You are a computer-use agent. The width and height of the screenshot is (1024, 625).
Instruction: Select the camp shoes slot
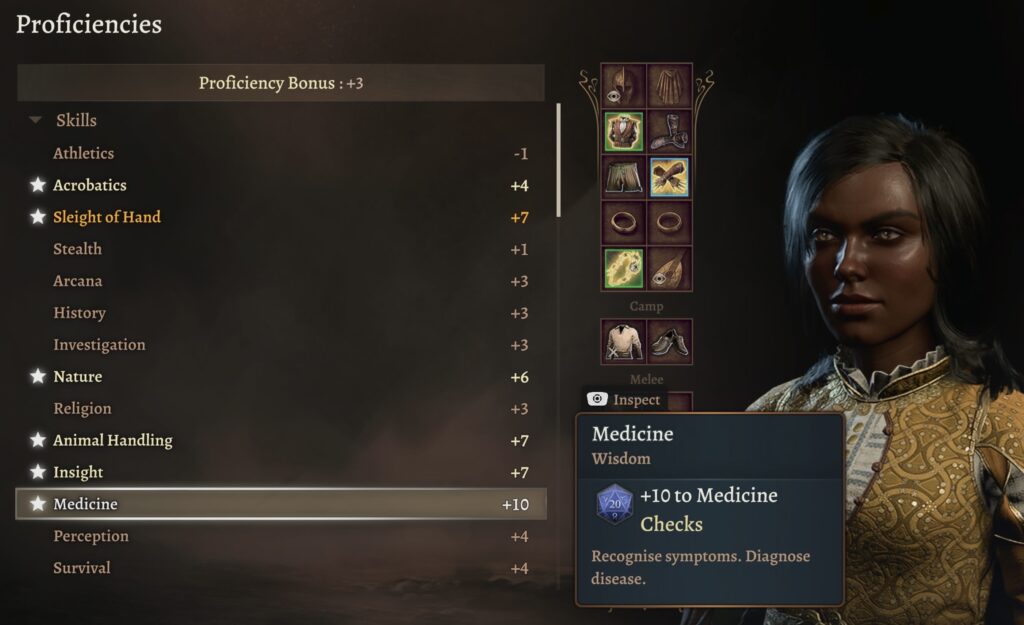(669, 341)
